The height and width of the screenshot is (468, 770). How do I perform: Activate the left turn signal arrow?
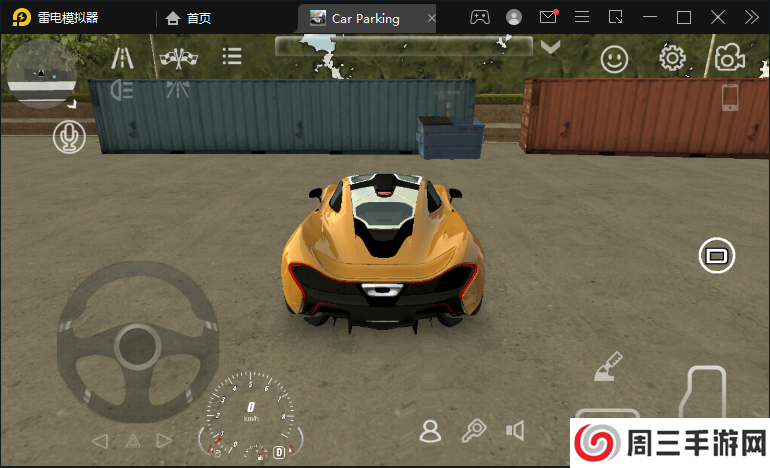(x=99, y=440)
